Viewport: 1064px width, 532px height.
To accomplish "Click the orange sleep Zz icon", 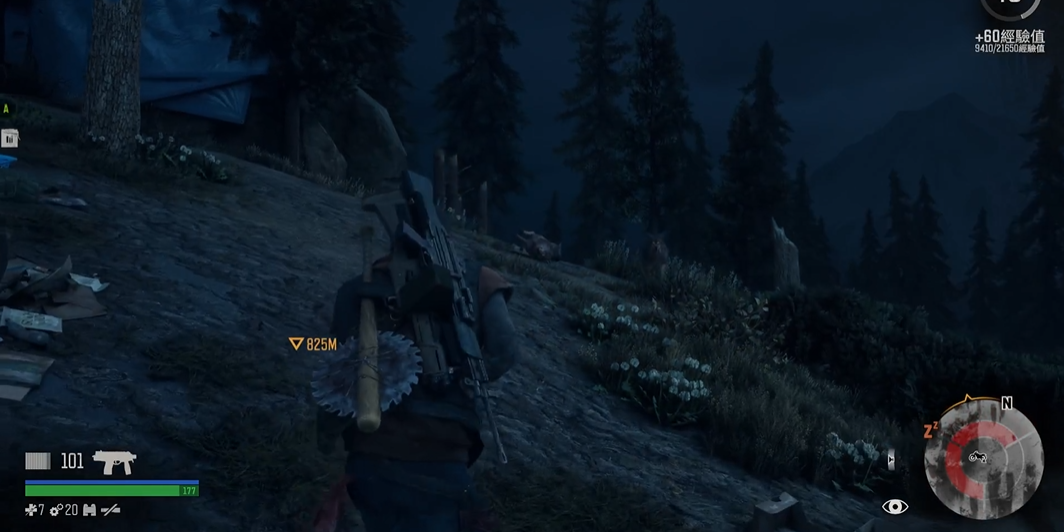I will 930,430.
